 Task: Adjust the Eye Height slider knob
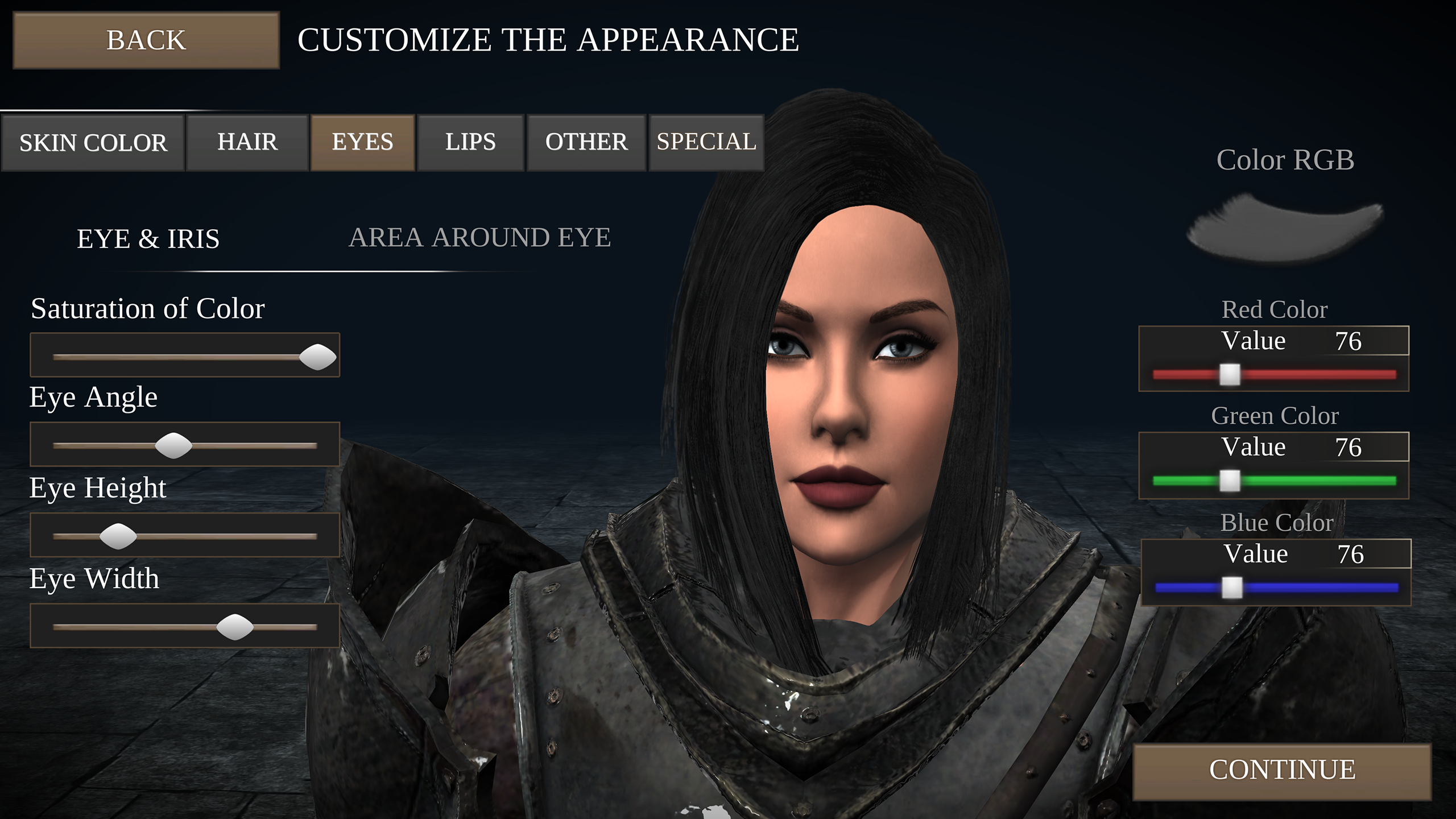coord(119,536)
